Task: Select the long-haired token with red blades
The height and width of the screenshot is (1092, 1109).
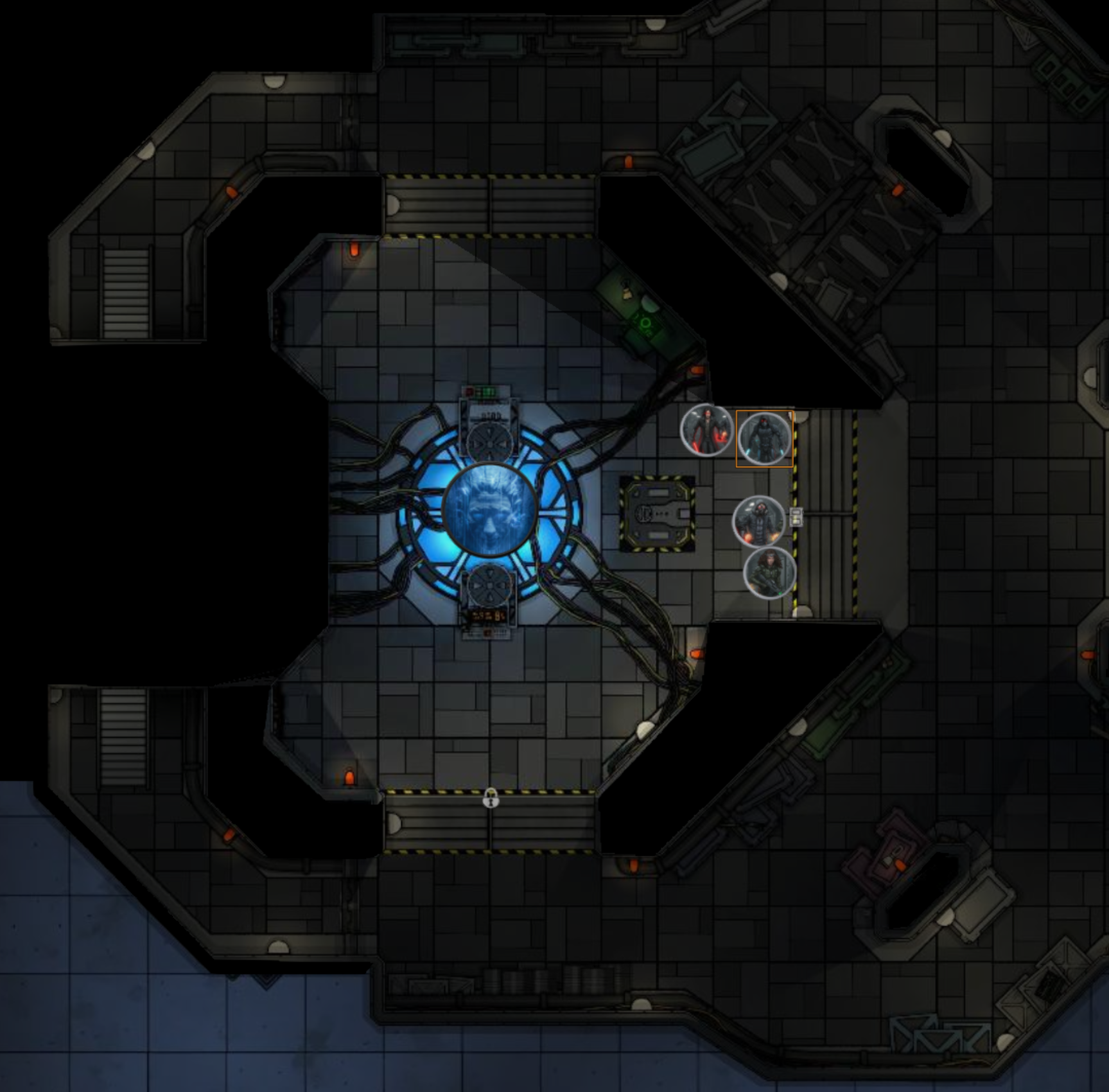Action: coord(706,430)
